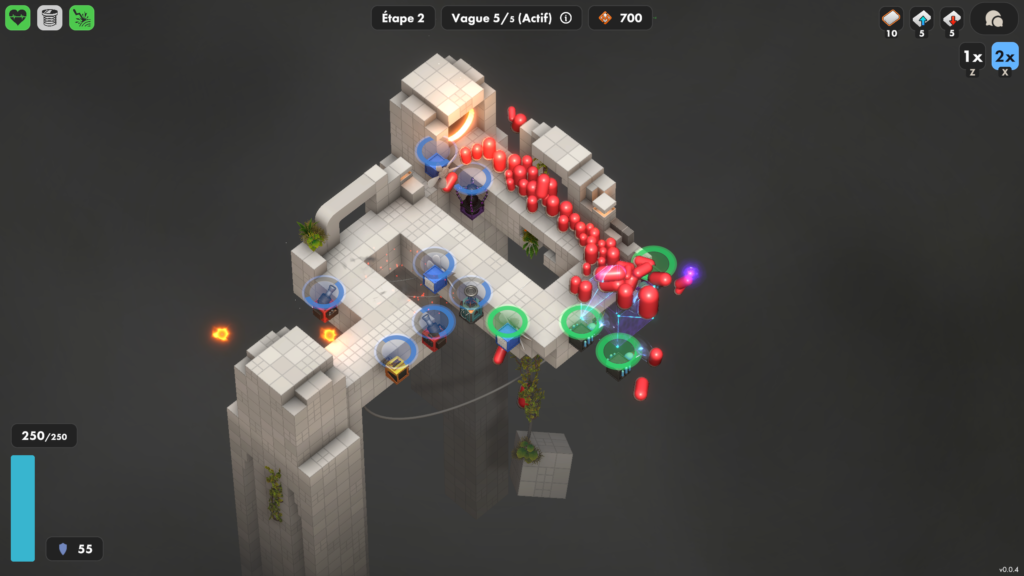
Task: Toggle the green heartbeat heart icon
Action: (x=18, y=18)
